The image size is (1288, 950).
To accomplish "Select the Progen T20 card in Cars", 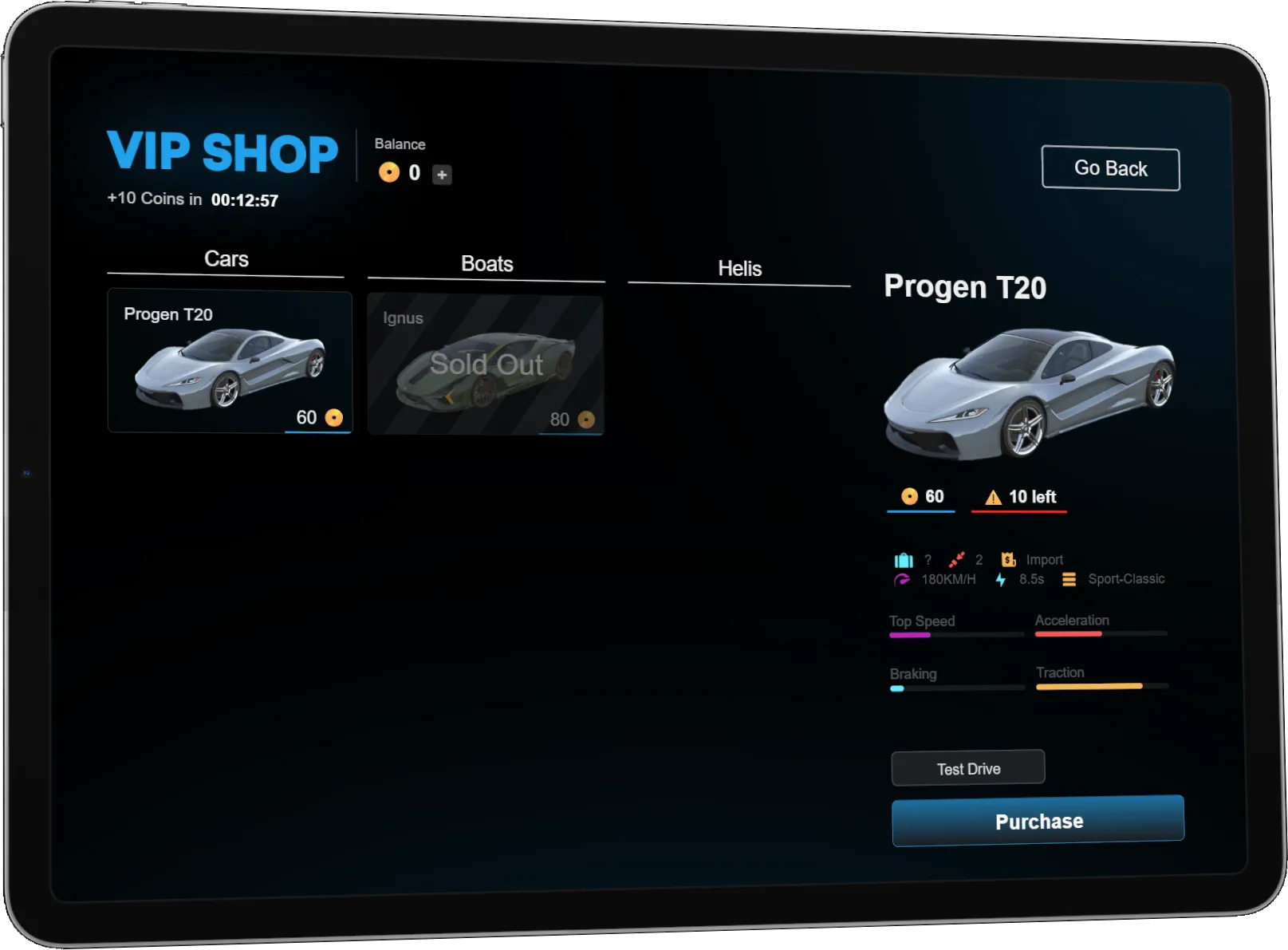I will [x=229, y=361].
